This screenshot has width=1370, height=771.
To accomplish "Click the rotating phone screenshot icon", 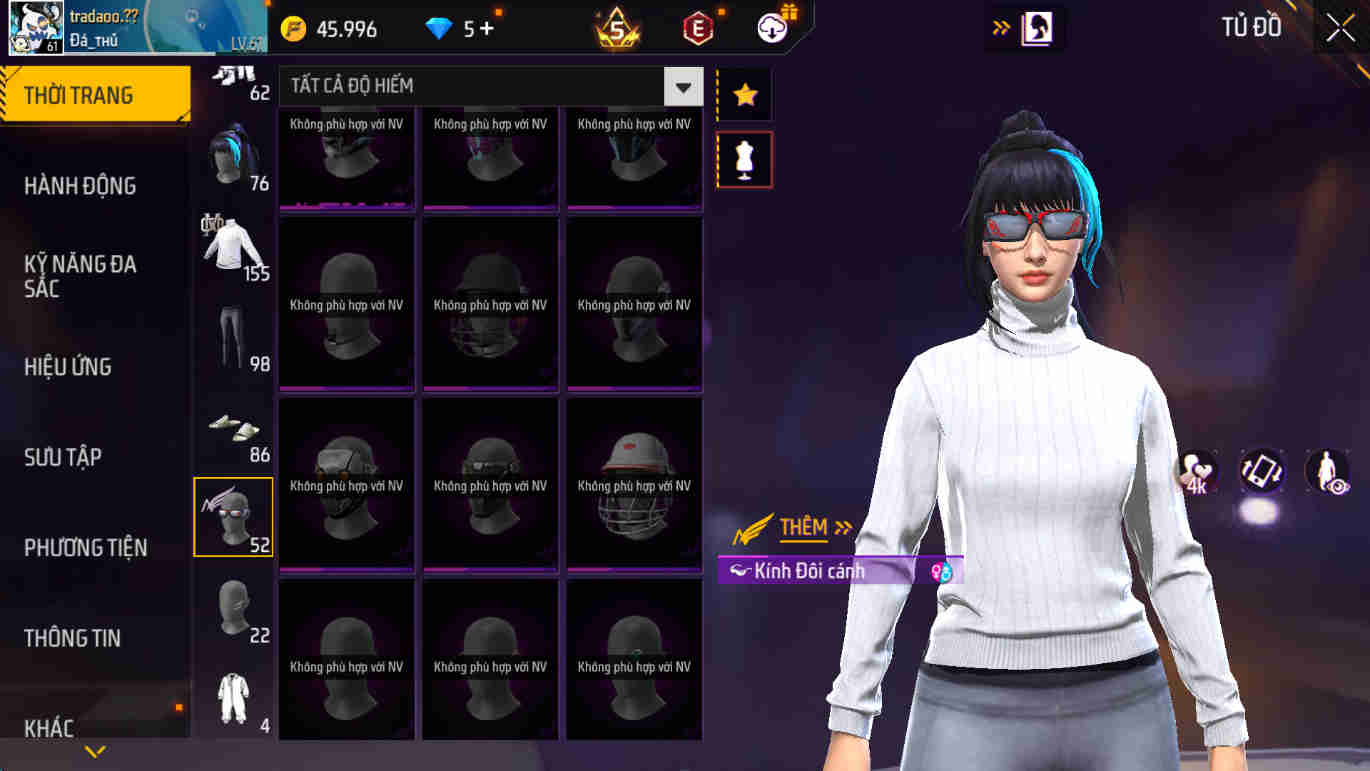I will (x=1261, y=470).
